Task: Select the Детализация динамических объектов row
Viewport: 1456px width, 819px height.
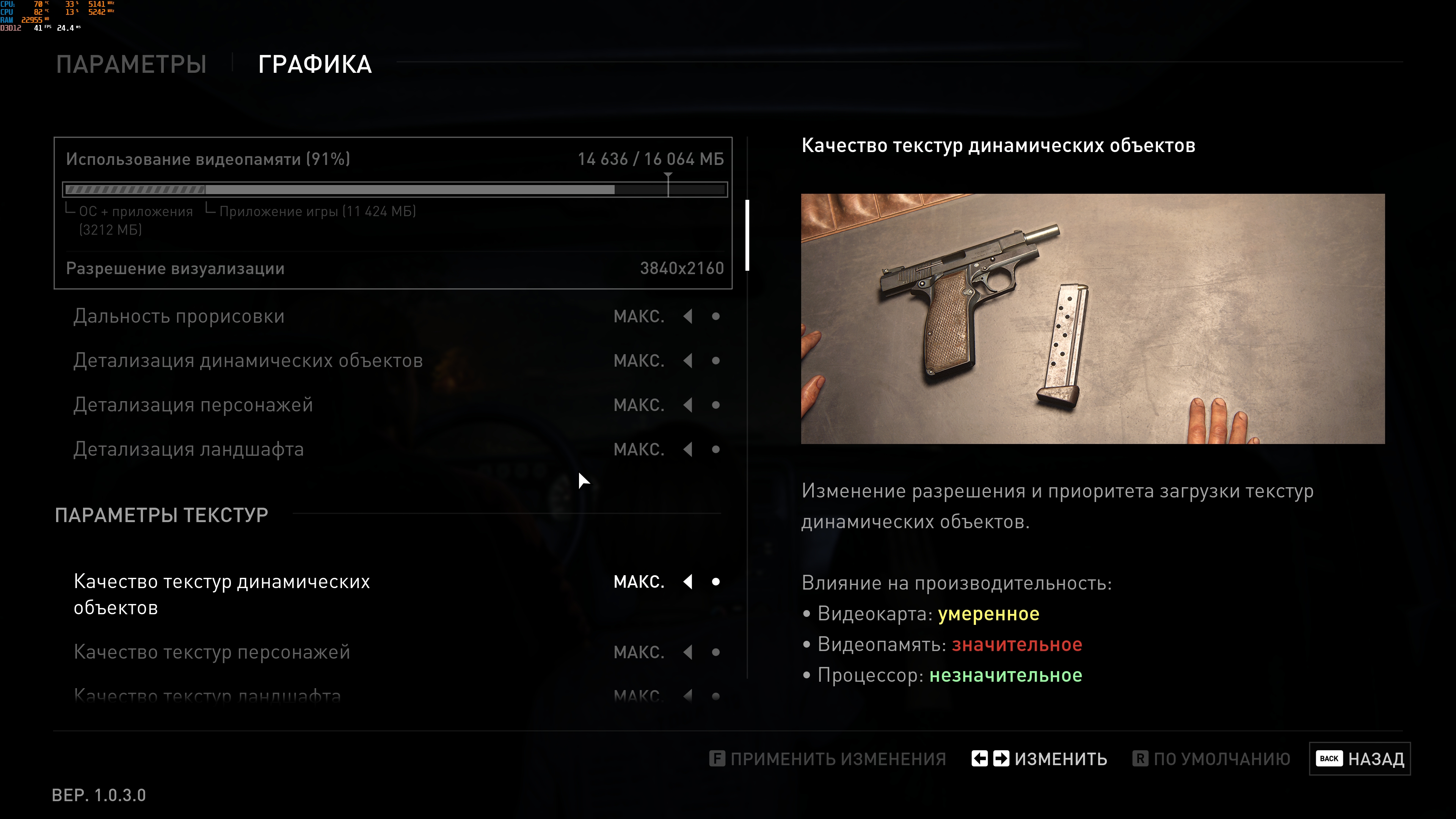Action: tap(248, 361)
